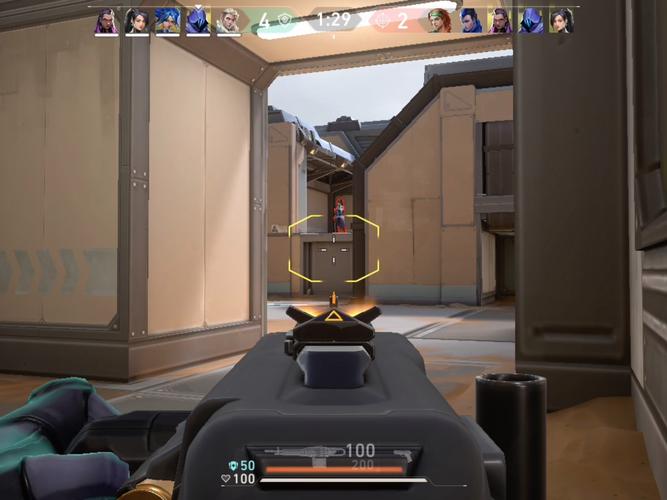Select the blonde-haired agent portrait in the top bar
This screenshot has width=667, height=500.
click(227, 21)
